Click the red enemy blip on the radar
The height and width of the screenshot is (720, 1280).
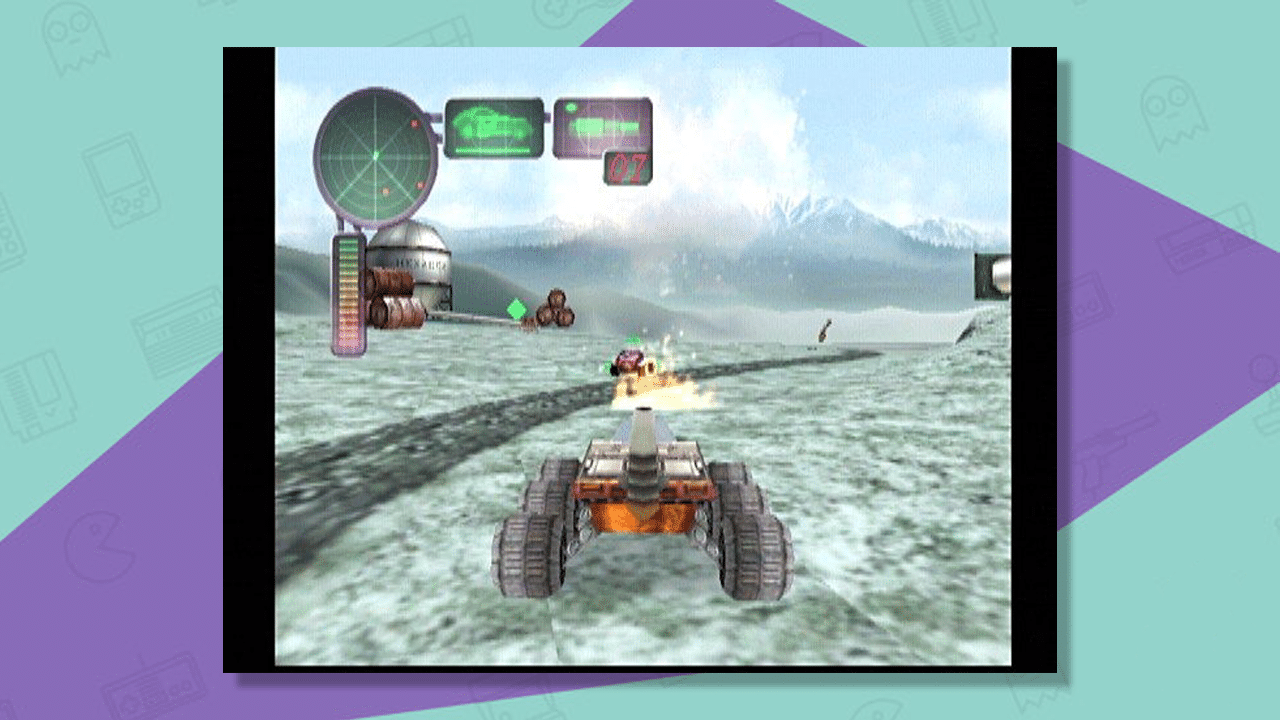tap(414, 124)
